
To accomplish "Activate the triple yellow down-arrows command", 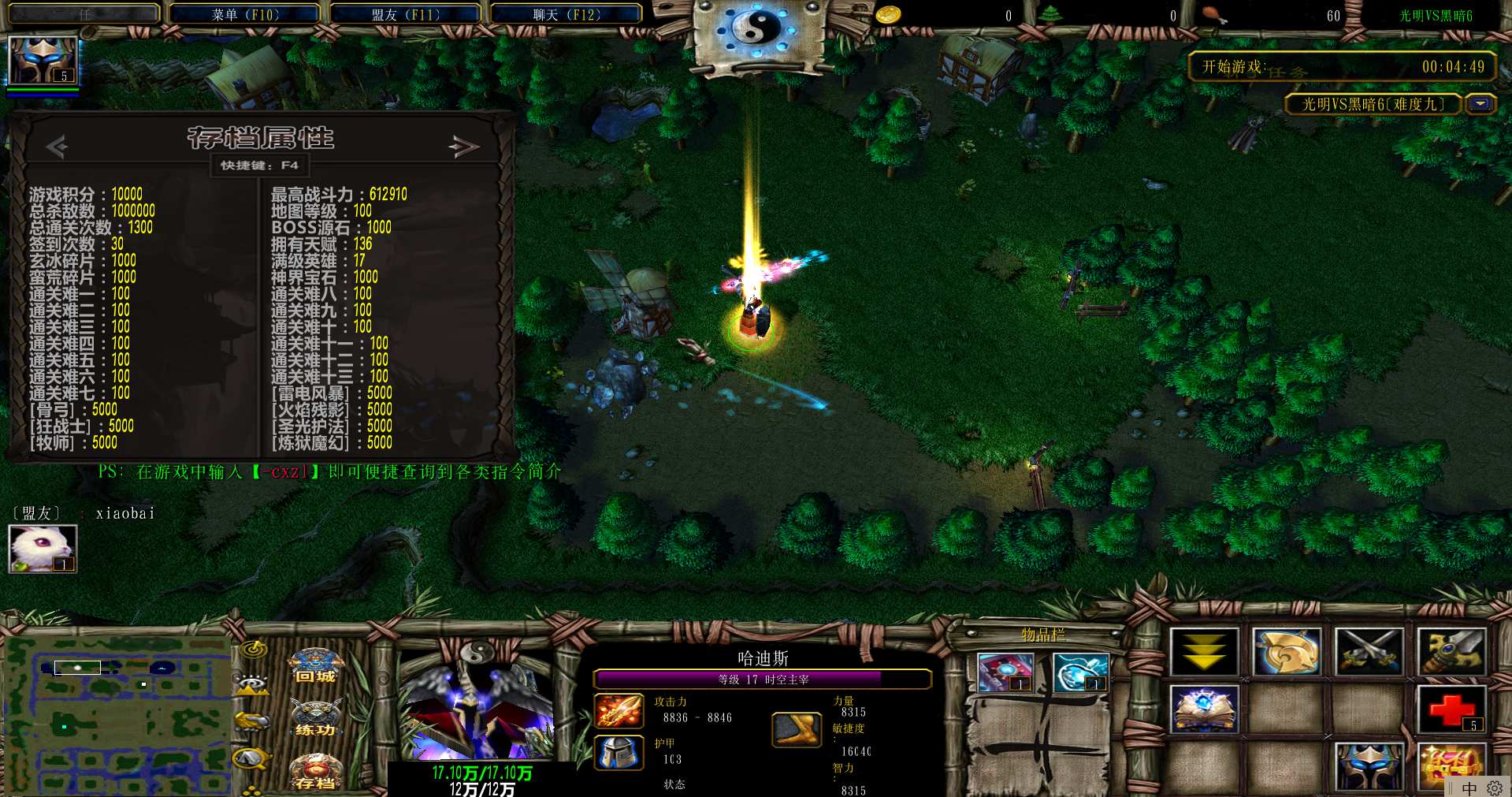I will [1204, 652].
